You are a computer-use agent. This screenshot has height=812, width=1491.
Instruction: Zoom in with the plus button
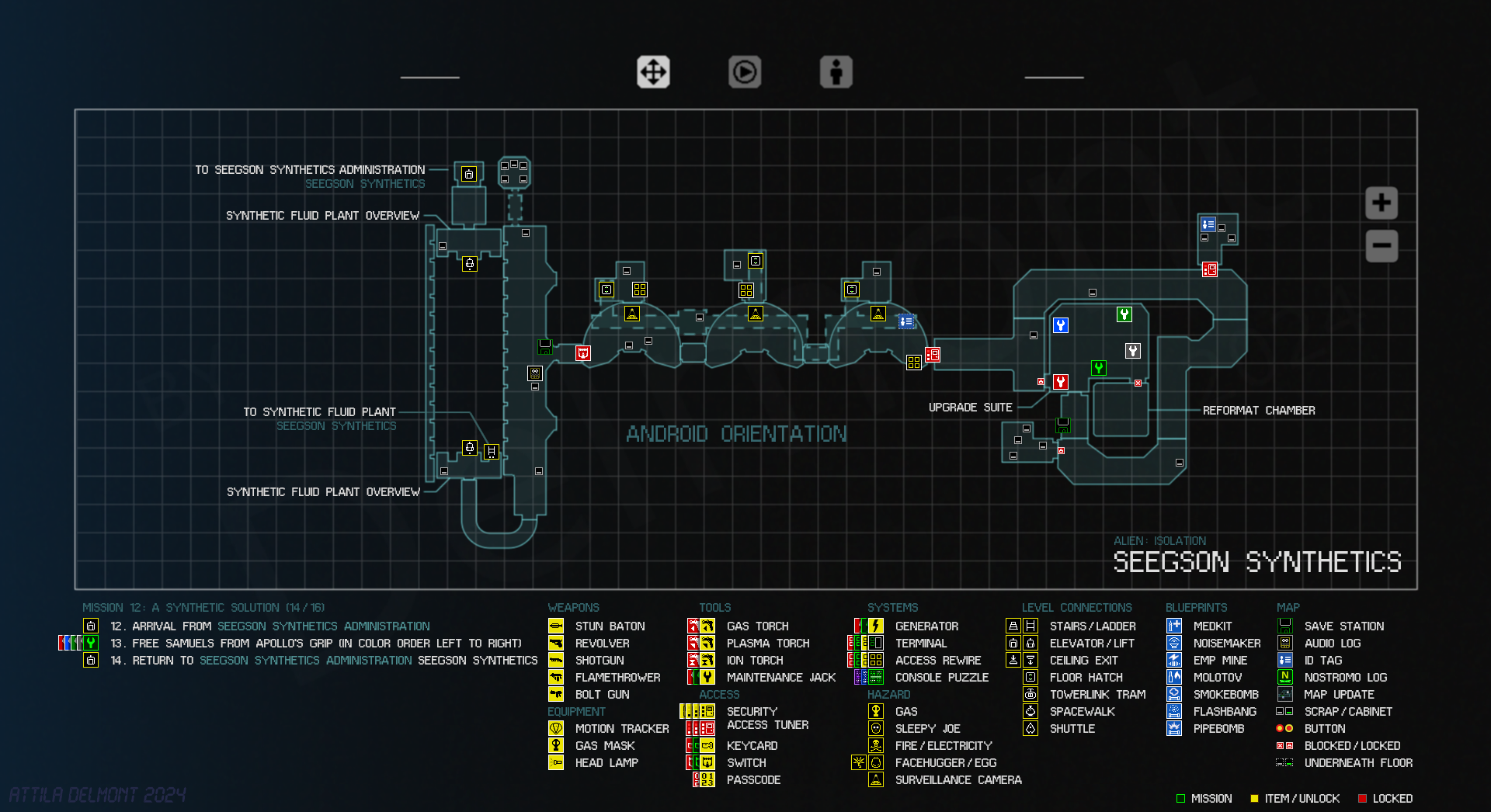click(x=1382, y=203)
